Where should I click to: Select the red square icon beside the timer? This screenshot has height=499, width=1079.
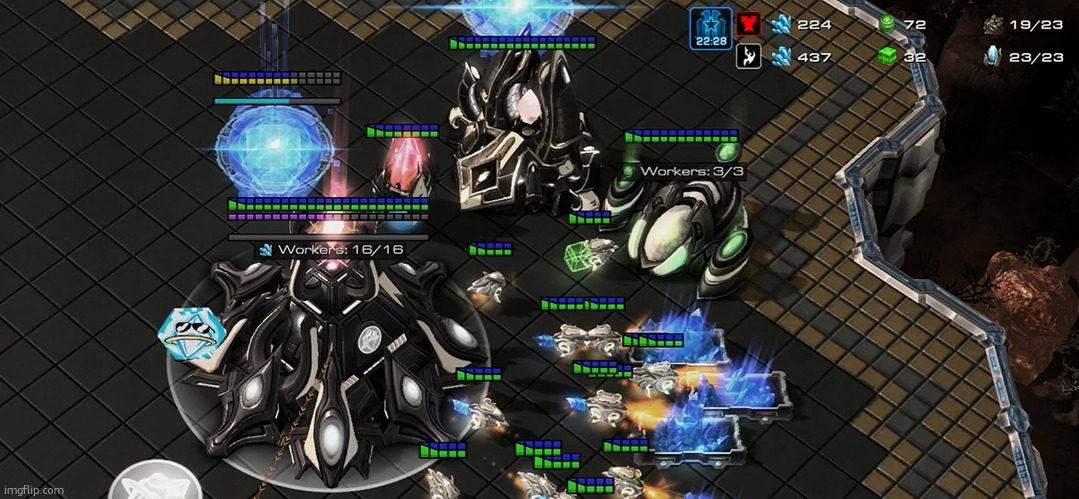click(x=748, y=23)
